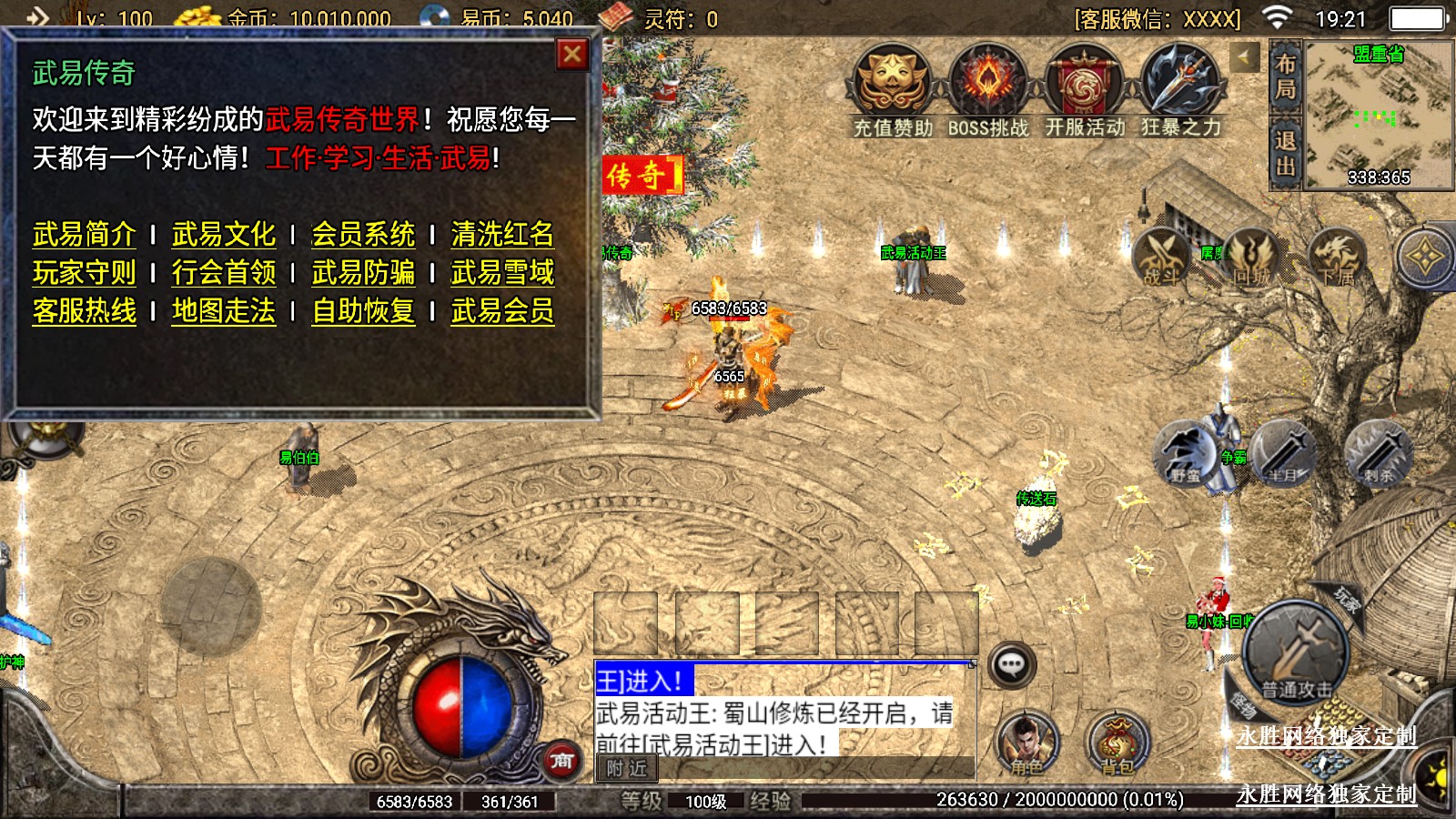Click the 布局 layout button
Screen dimensions: 1456x819
(1285, 76)
